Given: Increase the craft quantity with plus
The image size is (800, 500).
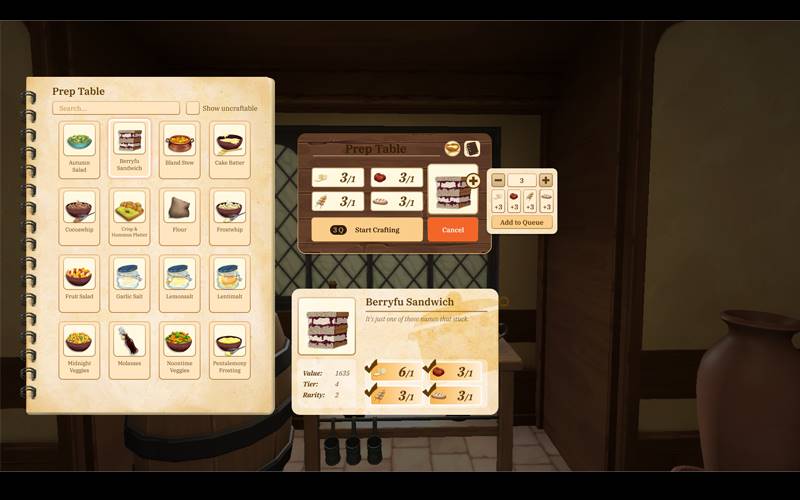Looking at the screenshot, I should coord(545,180).
